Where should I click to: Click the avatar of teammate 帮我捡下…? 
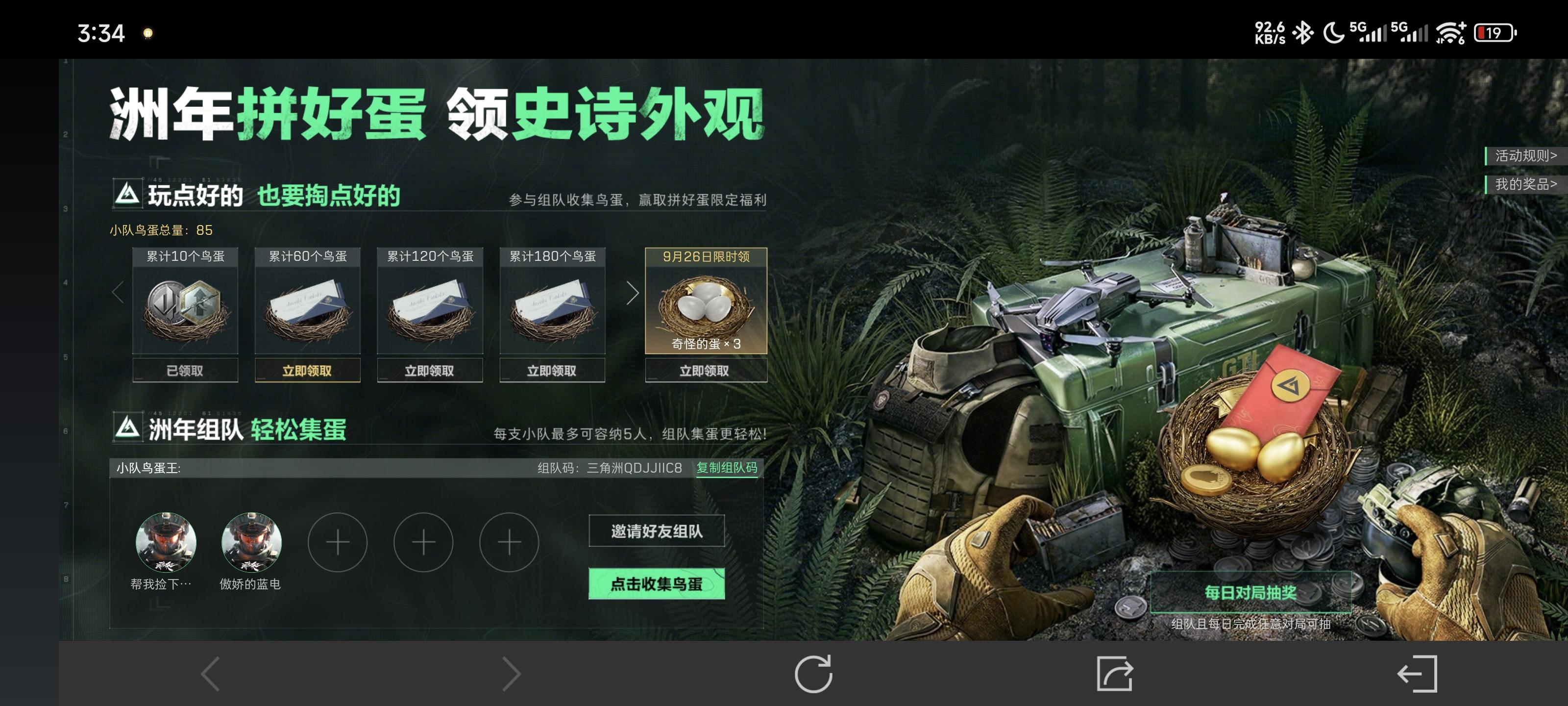165,542
